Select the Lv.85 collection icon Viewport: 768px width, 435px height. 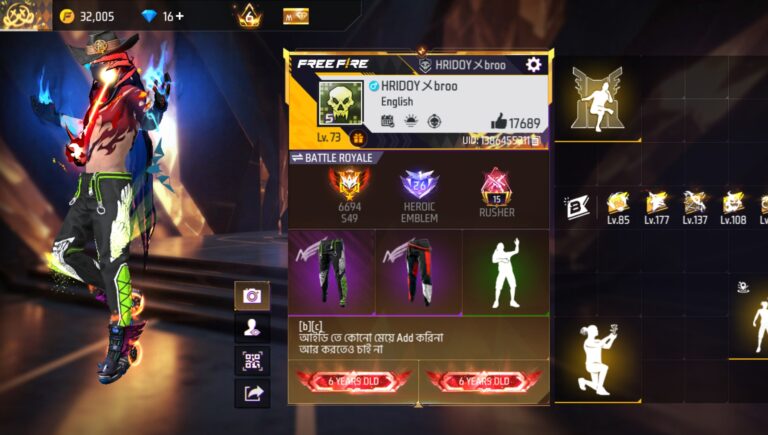[x=617, y=203]
